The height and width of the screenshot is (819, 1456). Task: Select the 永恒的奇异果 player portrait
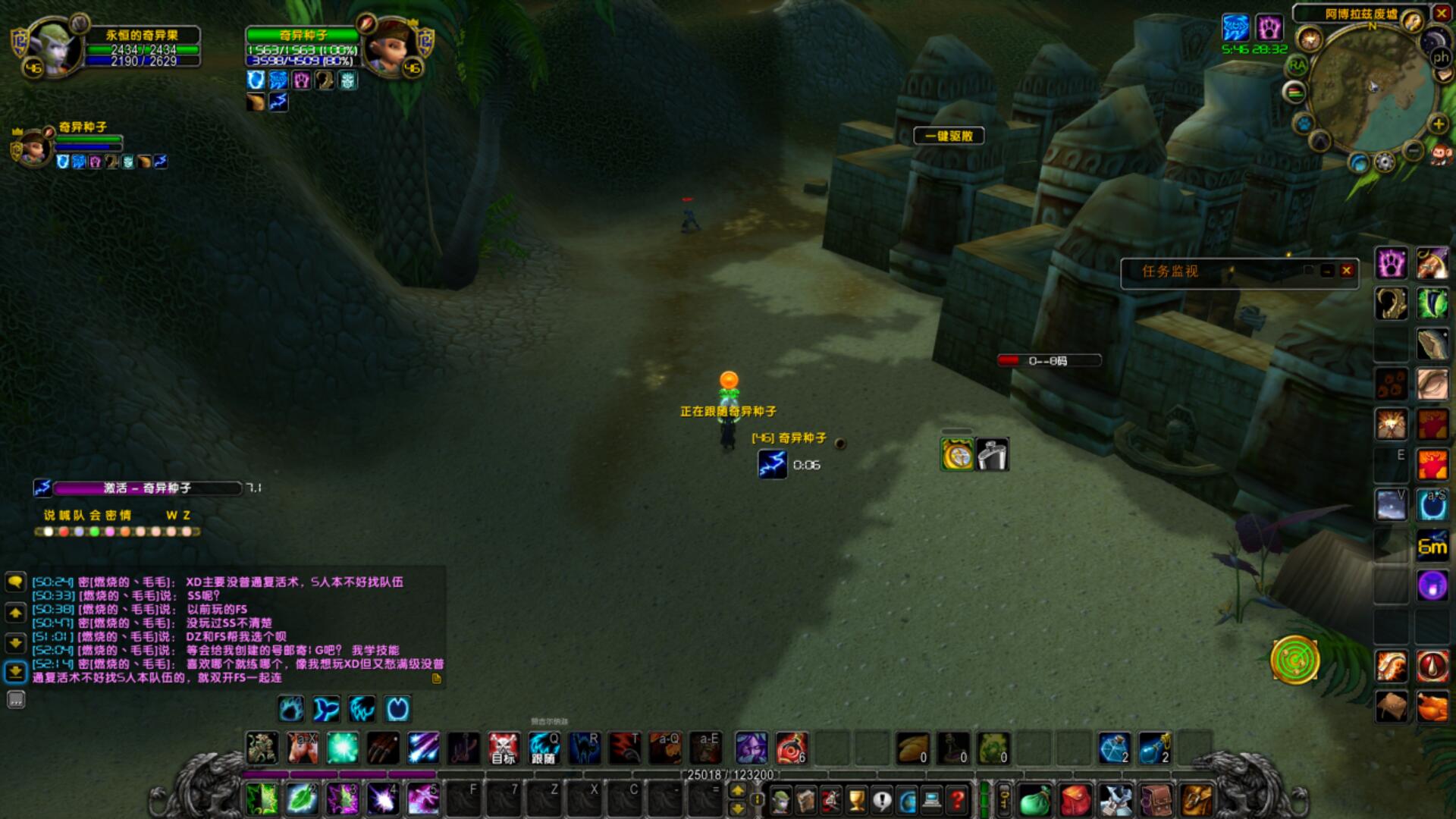pyautogui.click(x=52, y=47)
